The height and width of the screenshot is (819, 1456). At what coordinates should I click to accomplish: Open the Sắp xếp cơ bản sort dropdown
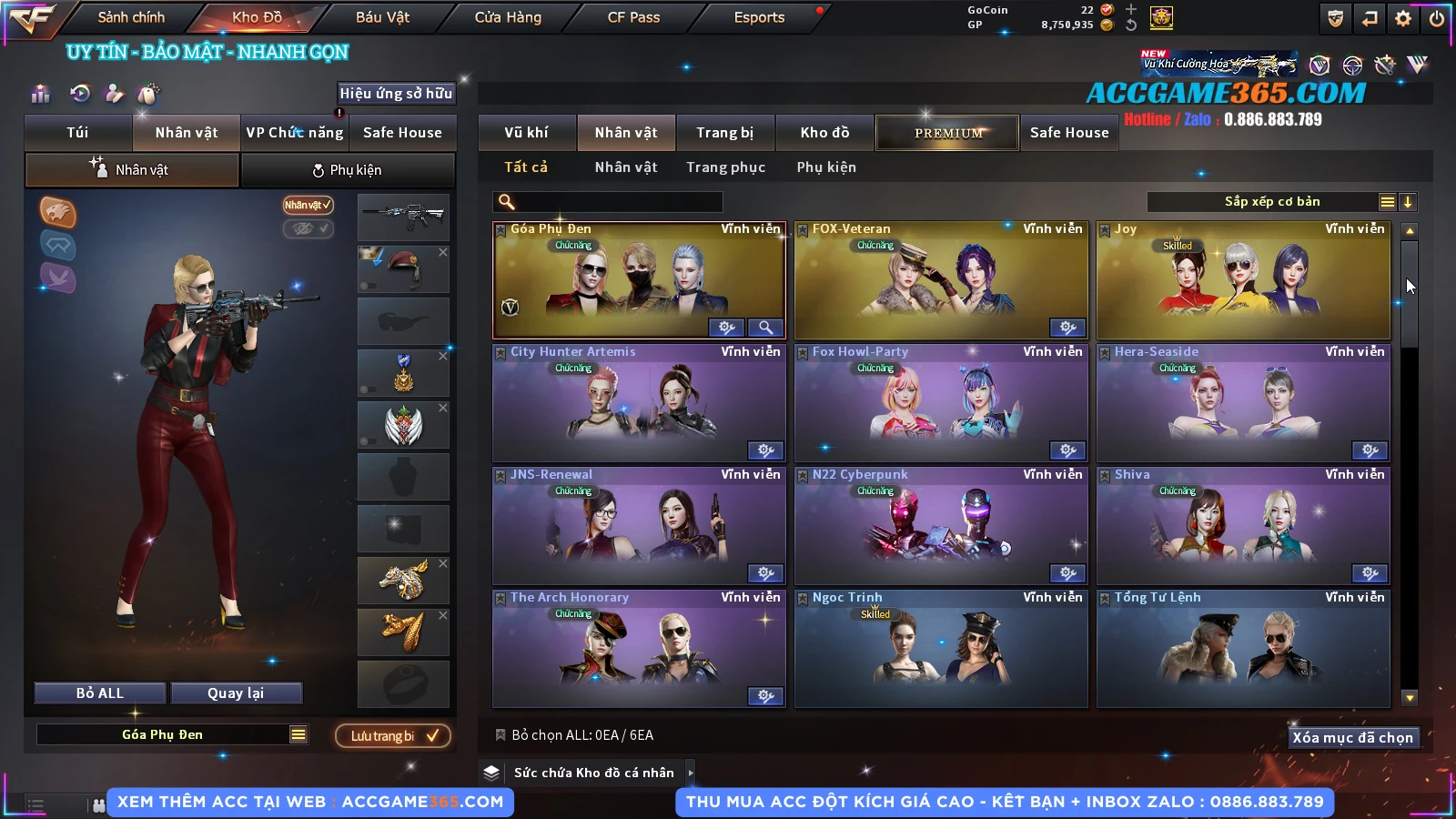click(x=1272, y=202)
